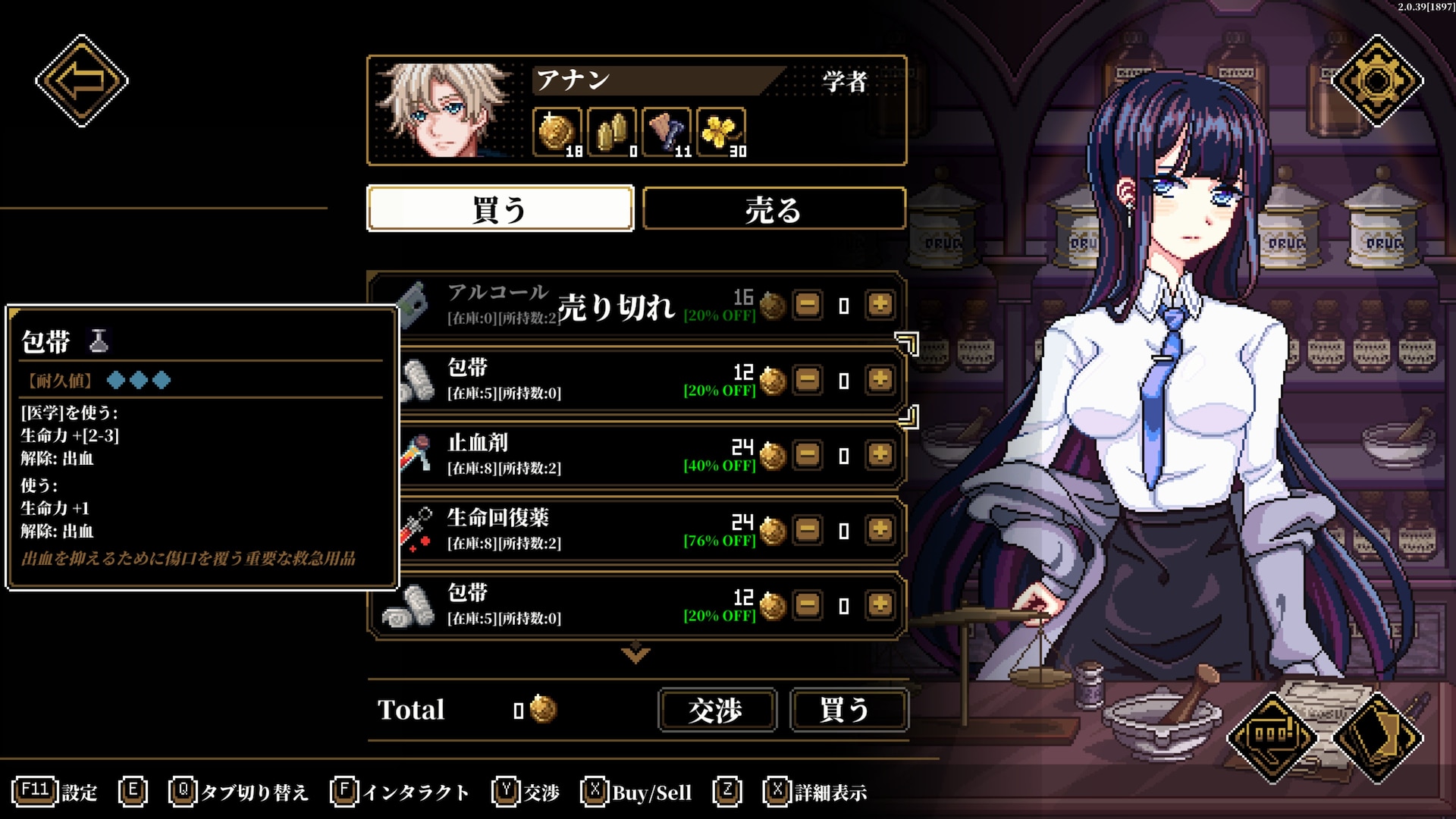Show more items with the down arrow

click(635, 653)
